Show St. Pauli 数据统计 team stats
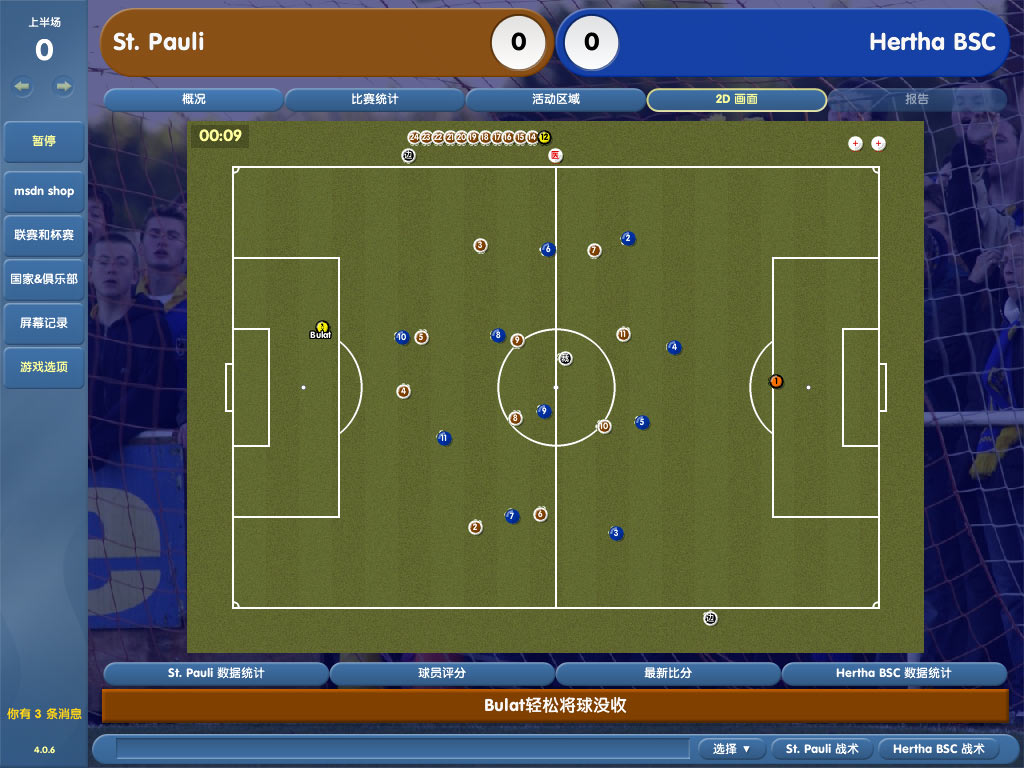The image size is (1024, 768). click(216, 674)
